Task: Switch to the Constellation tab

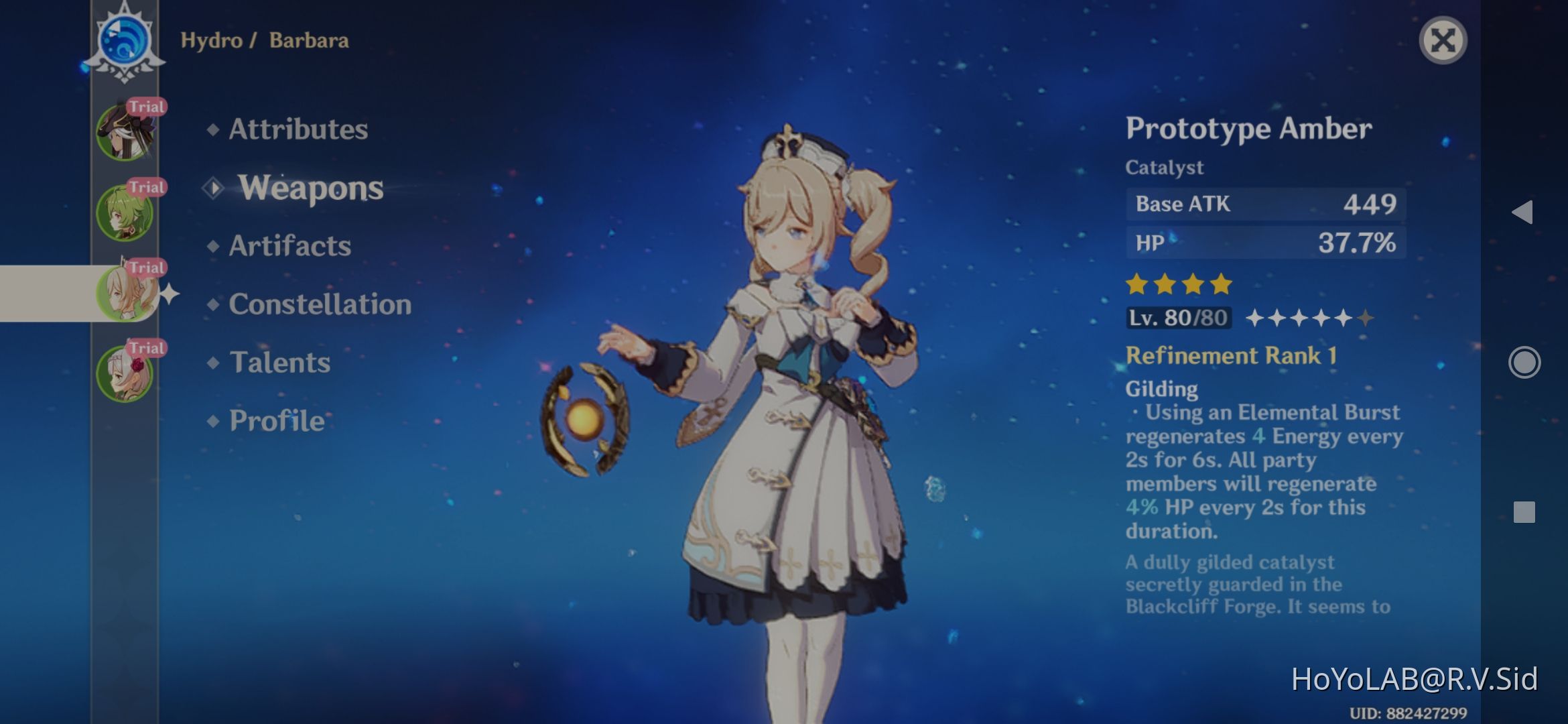Action: [x=319, y=305]
